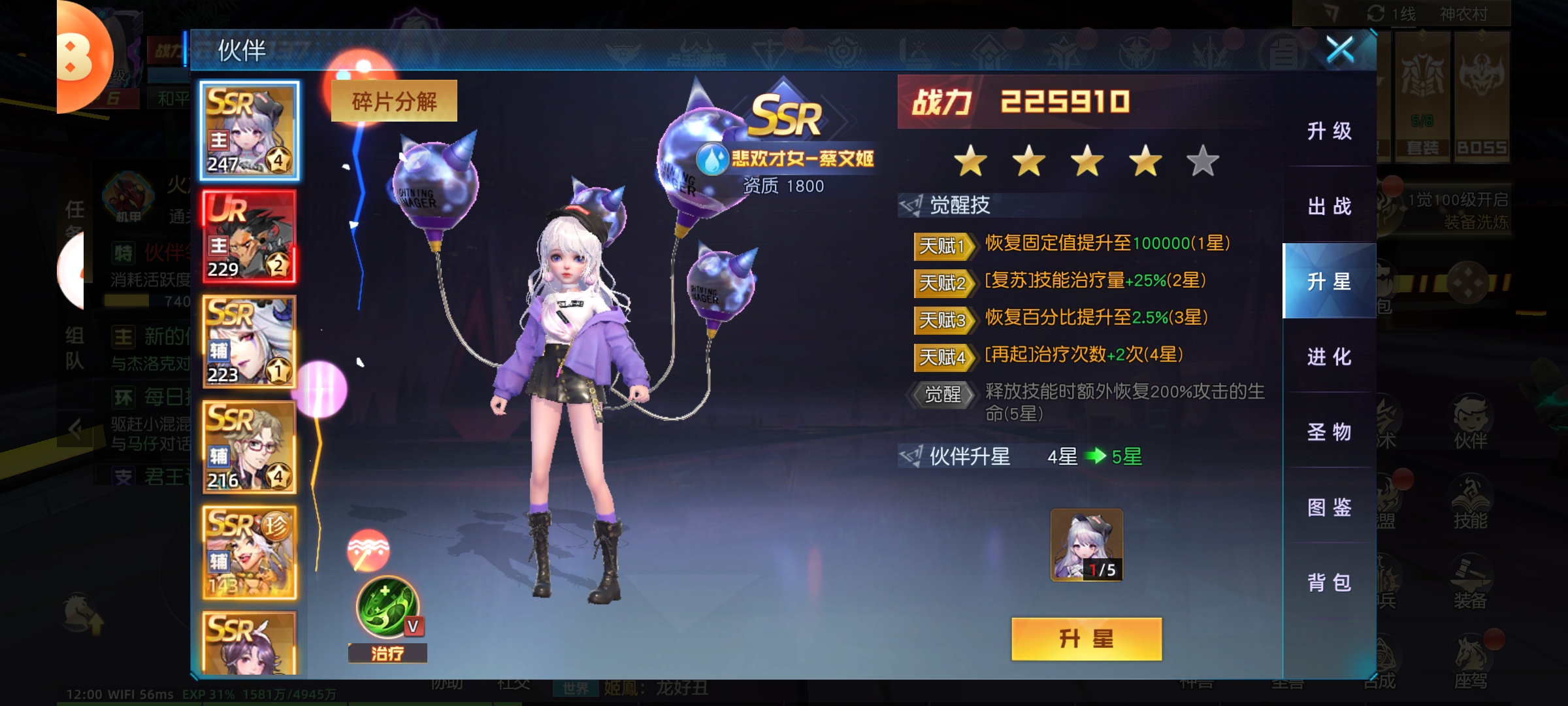Screen dimensions: 1568x706
Task: Select the SSR support companion with power 223
Action: pos(250,341)
